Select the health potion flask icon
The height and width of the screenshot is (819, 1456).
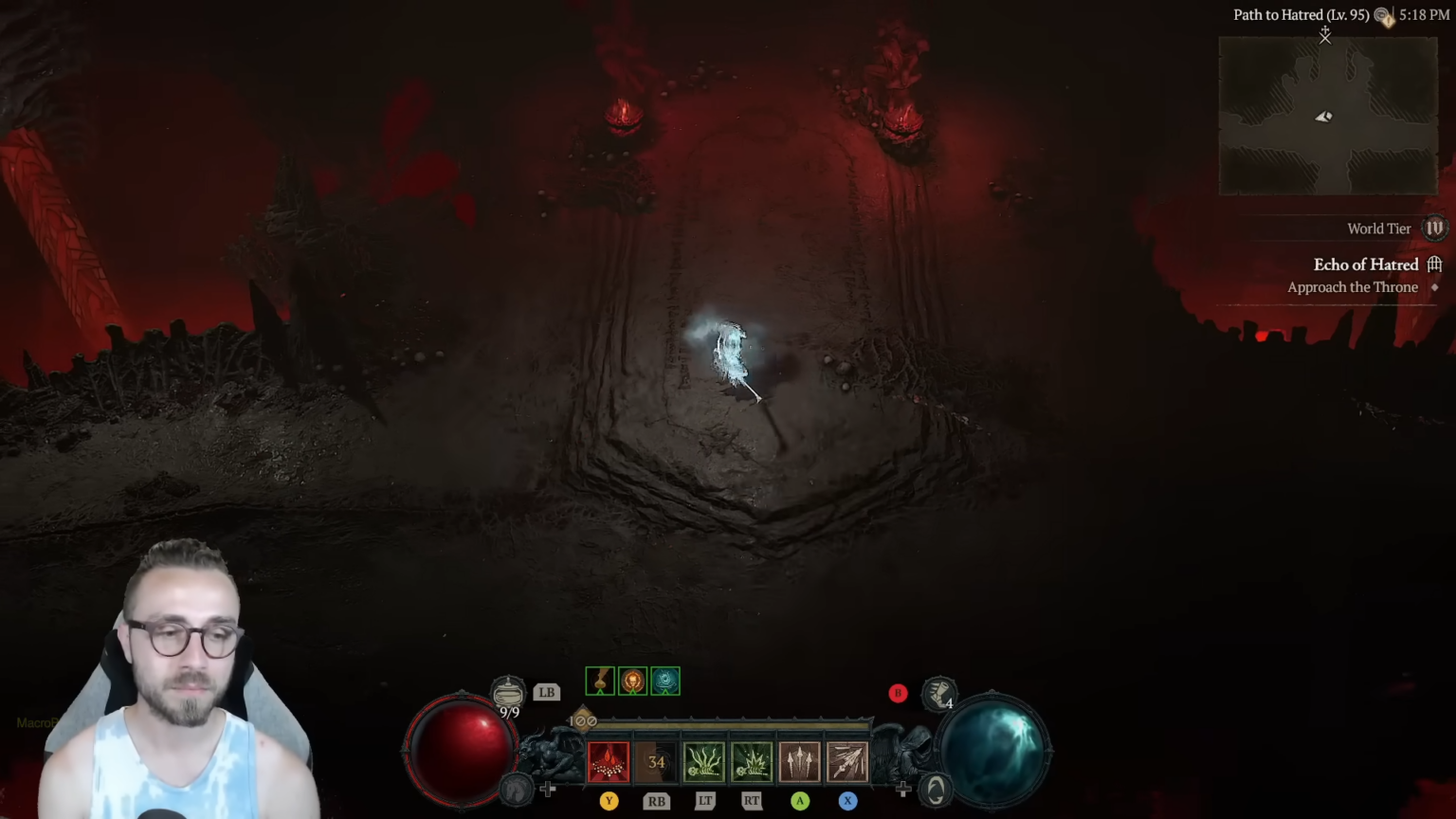click(509, 689)
